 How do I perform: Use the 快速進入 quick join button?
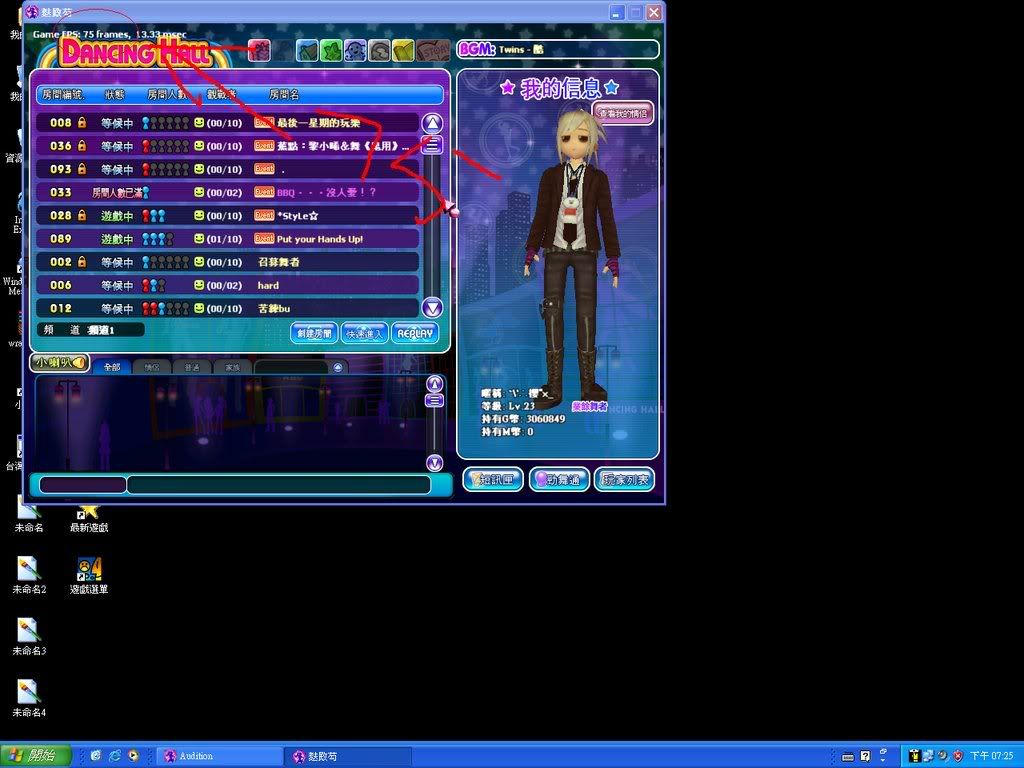pos(363,333)
